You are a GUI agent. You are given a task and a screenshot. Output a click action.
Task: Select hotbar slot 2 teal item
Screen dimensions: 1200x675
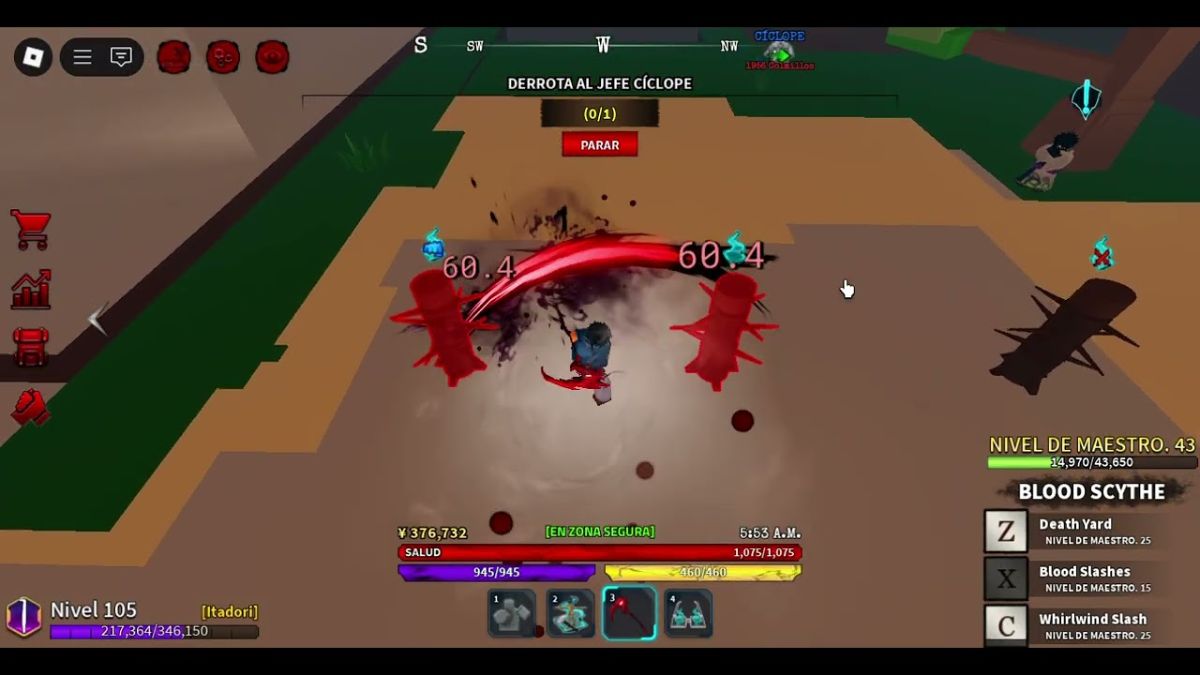(x=570, y=613)
